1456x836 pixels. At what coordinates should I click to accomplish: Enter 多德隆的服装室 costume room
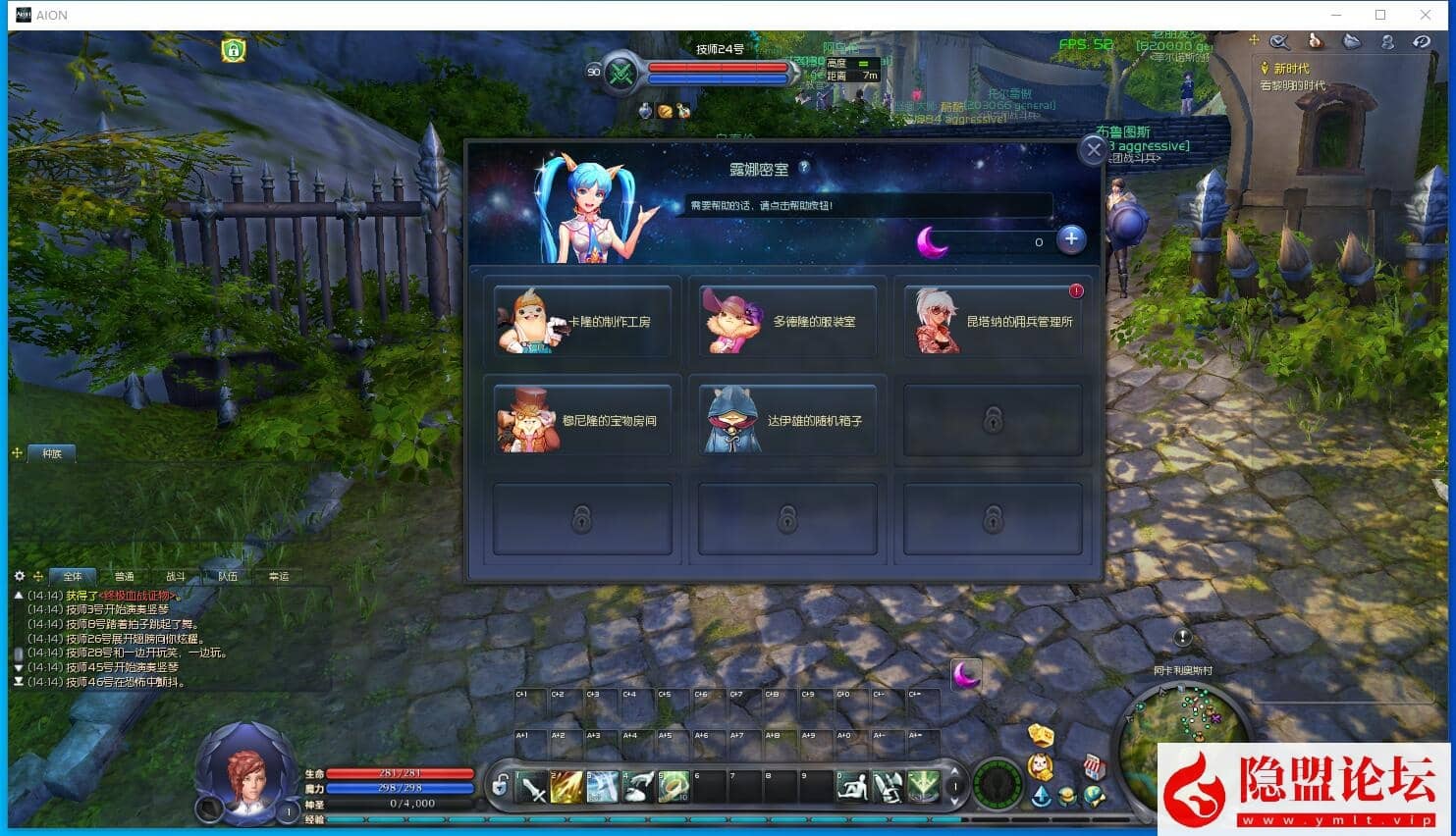pyautogui.click(x=787, y=321)
